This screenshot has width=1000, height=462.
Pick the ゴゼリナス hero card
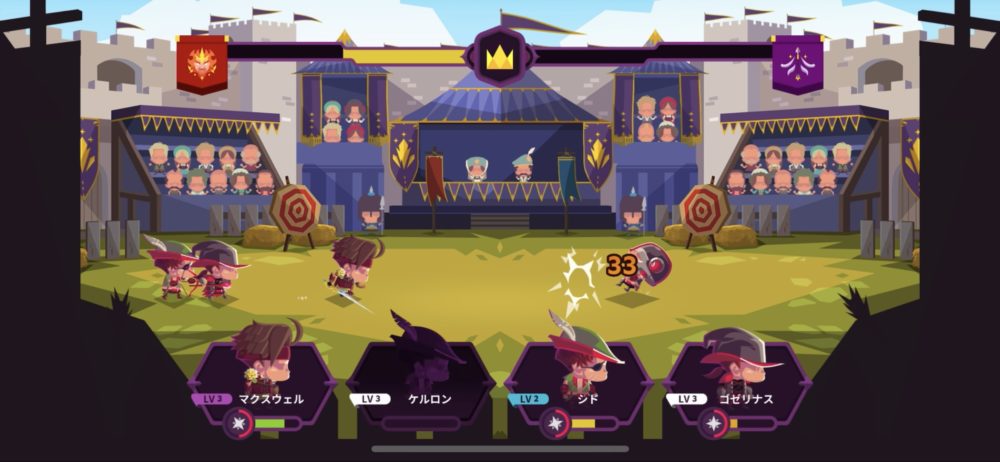pyautogui.click(x=737, y=372)
